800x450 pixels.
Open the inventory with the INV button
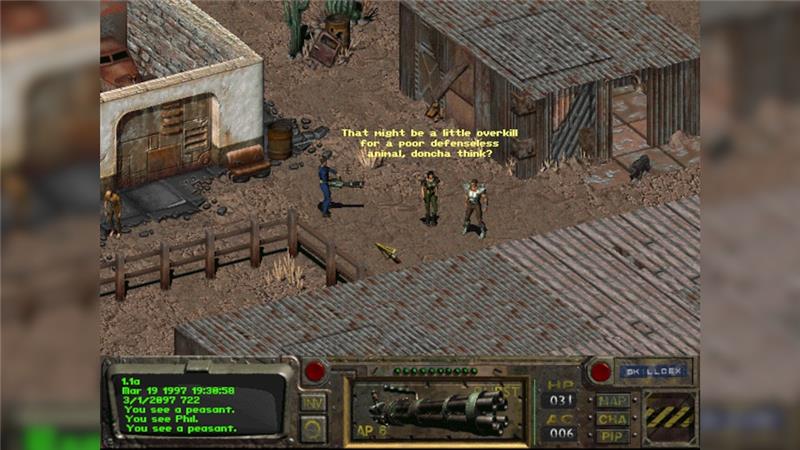pyautogui.click(x=313, y=402)
